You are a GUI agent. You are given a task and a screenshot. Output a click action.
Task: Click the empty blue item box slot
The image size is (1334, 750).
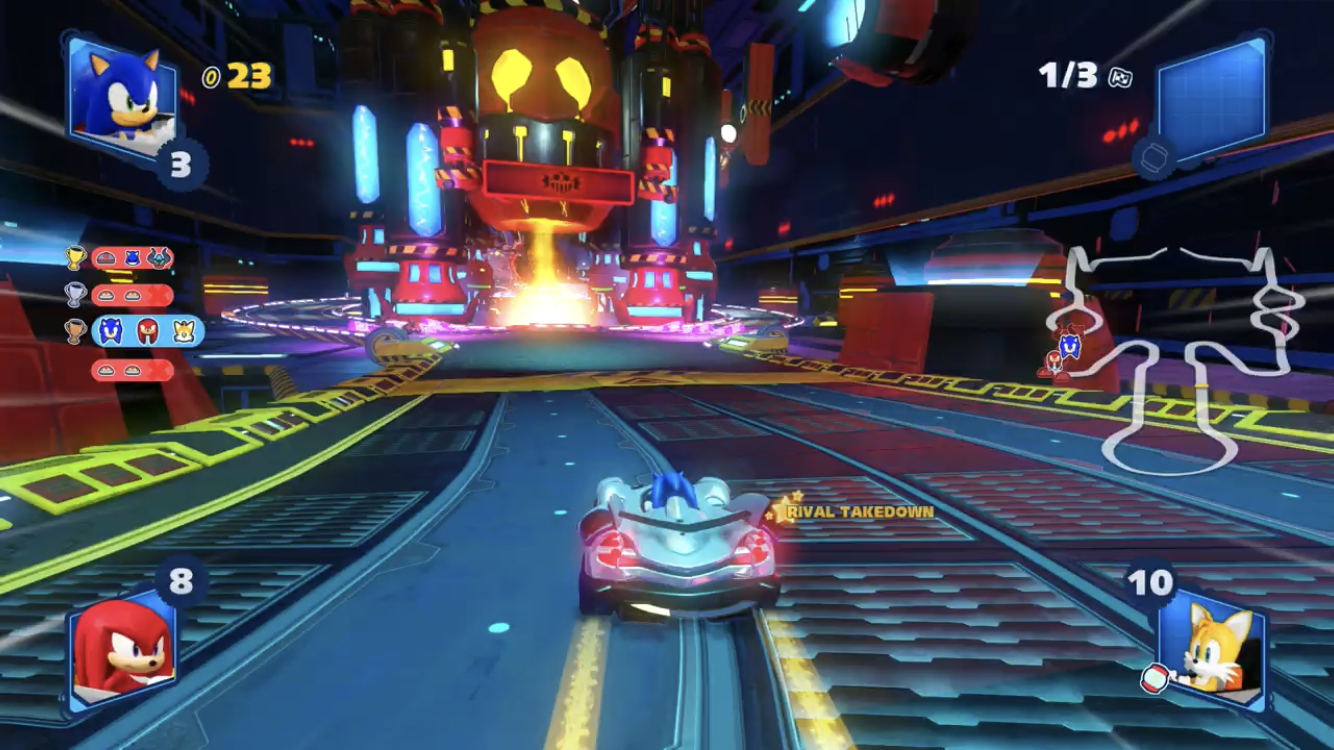pos(1212,92)
